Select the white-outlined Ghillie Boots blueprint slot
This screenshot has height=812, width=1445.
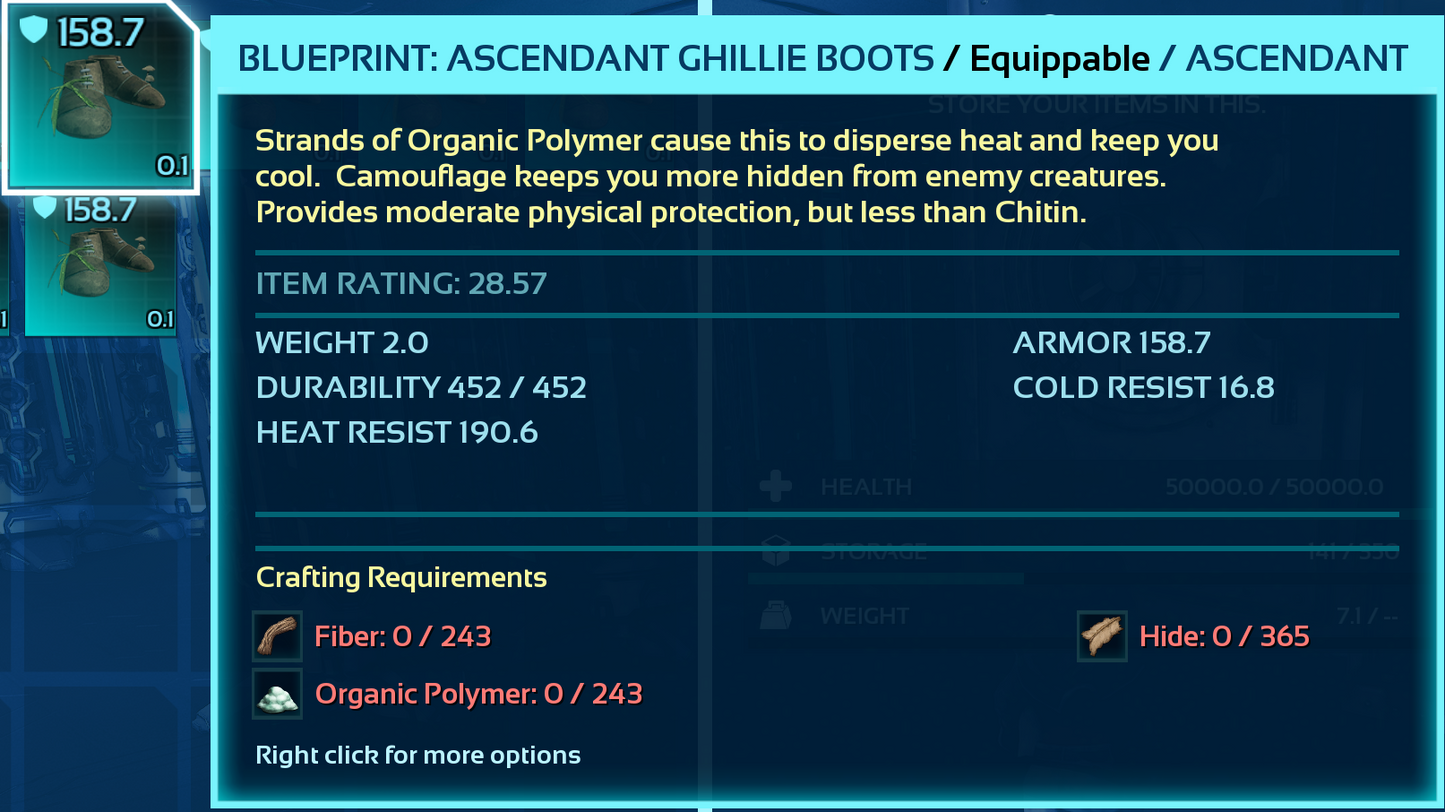click(x=99, y=96)
